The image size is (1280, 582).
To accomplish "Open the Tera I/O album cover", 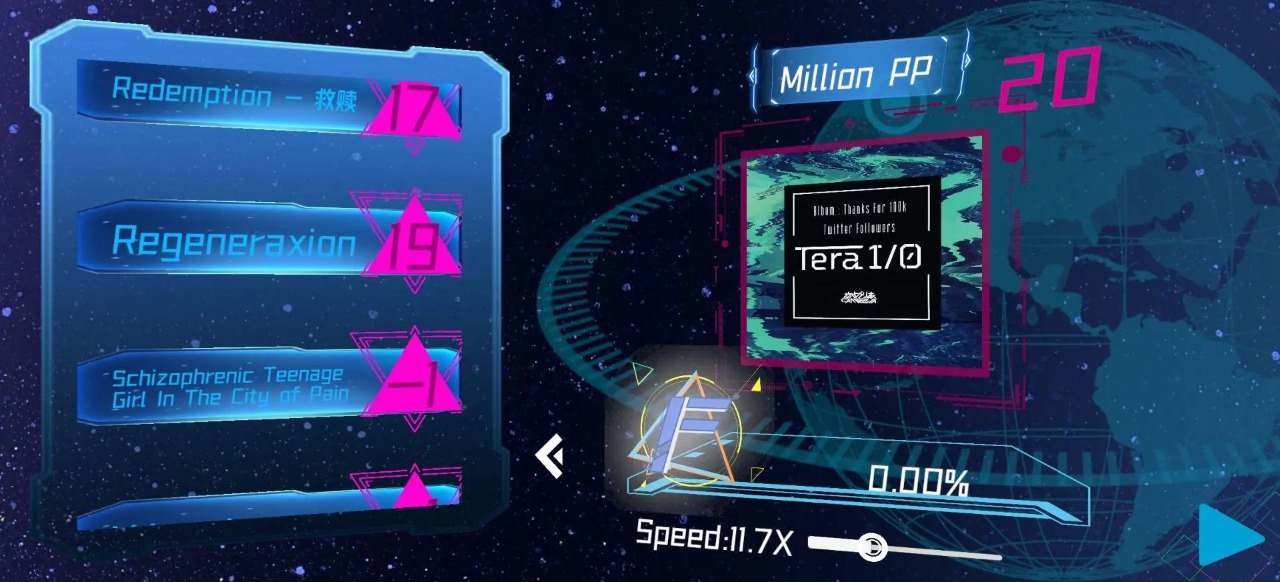I will point(862,251).
